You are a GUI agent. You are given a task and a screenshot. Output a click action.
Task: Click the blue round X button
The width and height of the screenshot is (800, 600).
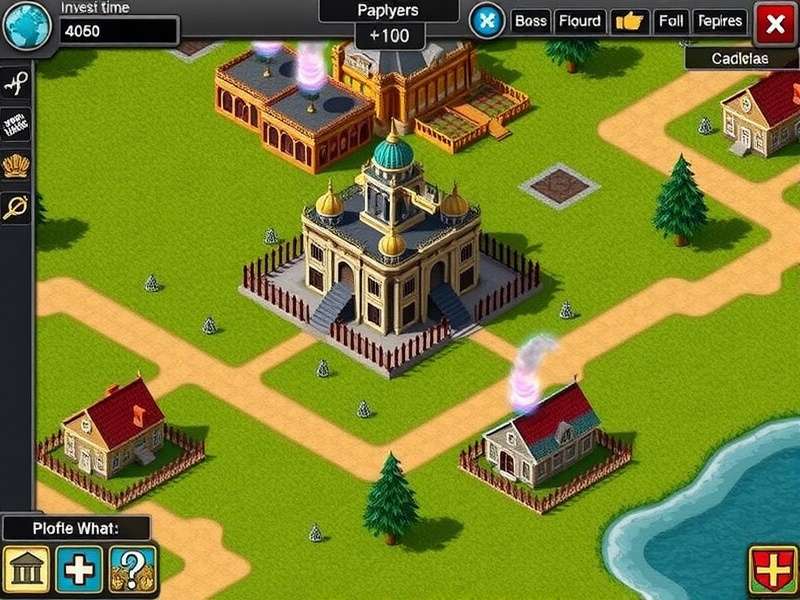(487, 21)
